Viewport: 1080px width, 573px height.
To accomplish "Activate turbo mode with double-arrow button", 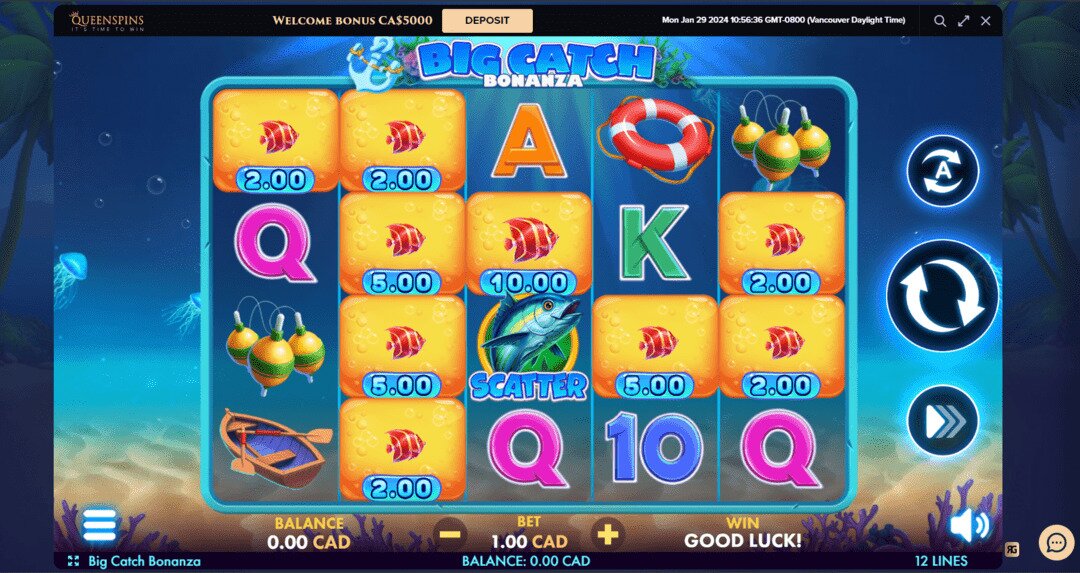I will pyautogui.click(x=941, y=420).
